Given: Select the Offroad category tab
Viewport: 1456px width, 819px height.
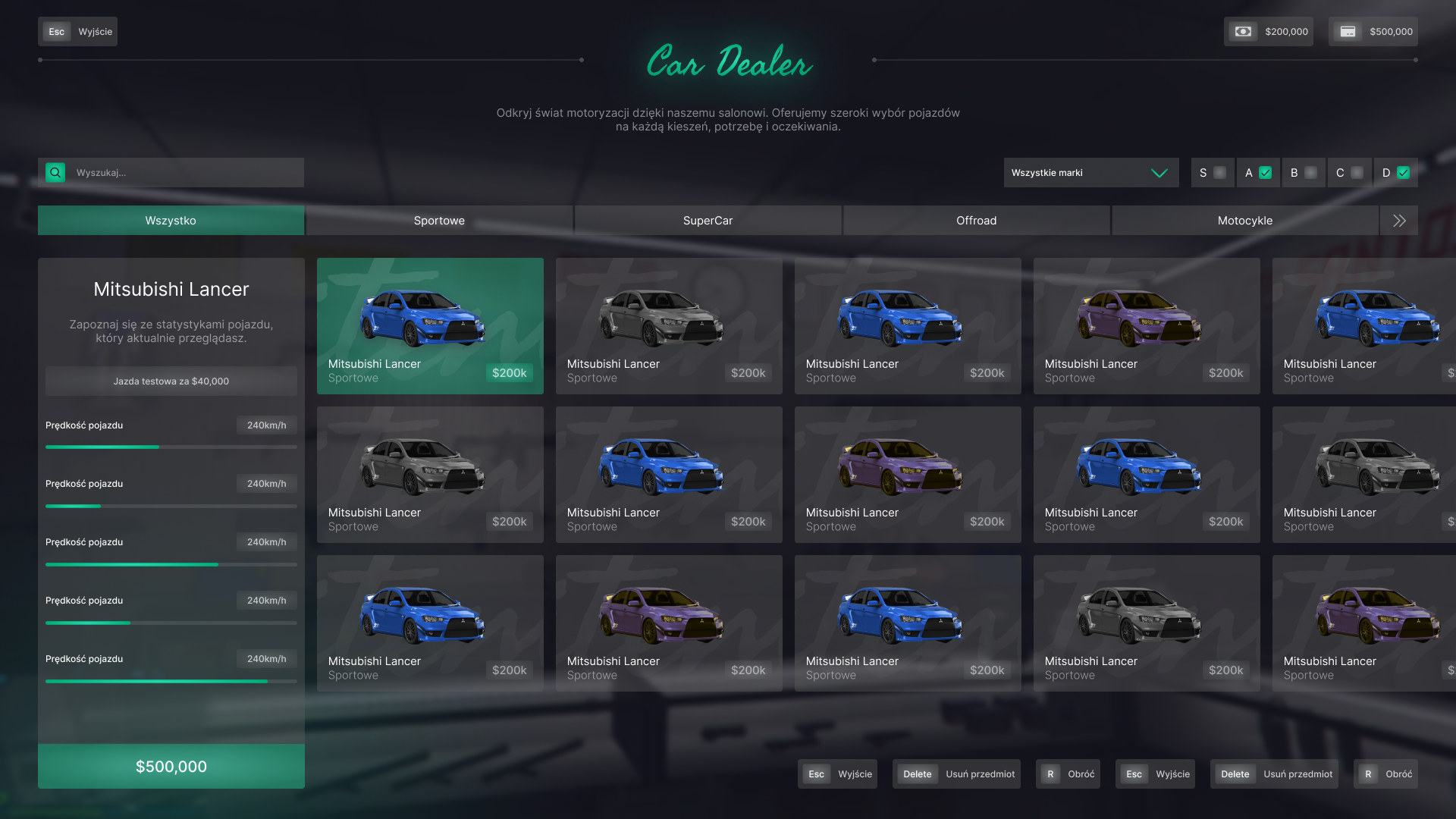Looking at the screenshot, I should (x=976, y=220).
